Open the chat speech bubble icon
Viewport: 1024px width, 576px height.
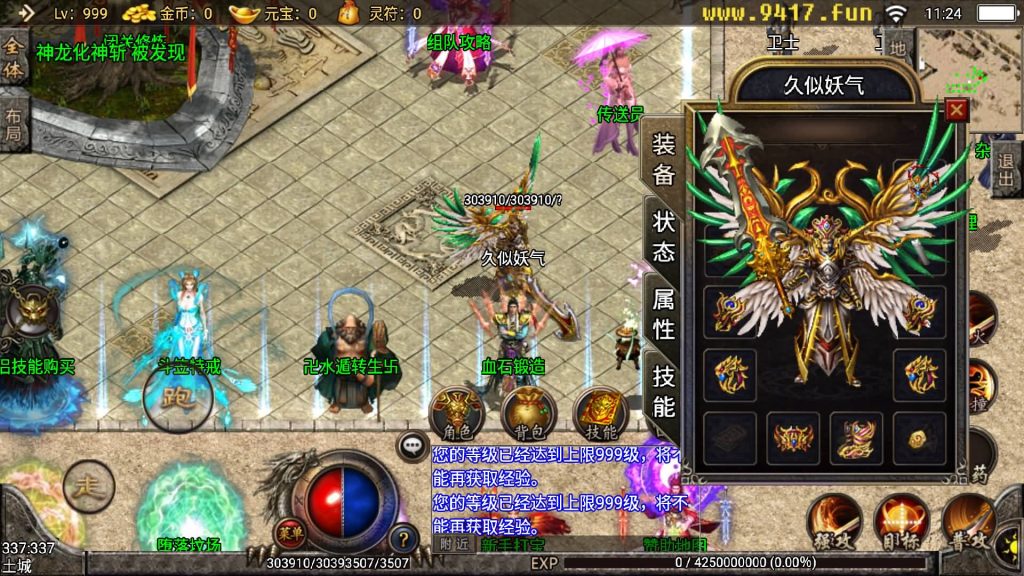click(x=411, y=445)
